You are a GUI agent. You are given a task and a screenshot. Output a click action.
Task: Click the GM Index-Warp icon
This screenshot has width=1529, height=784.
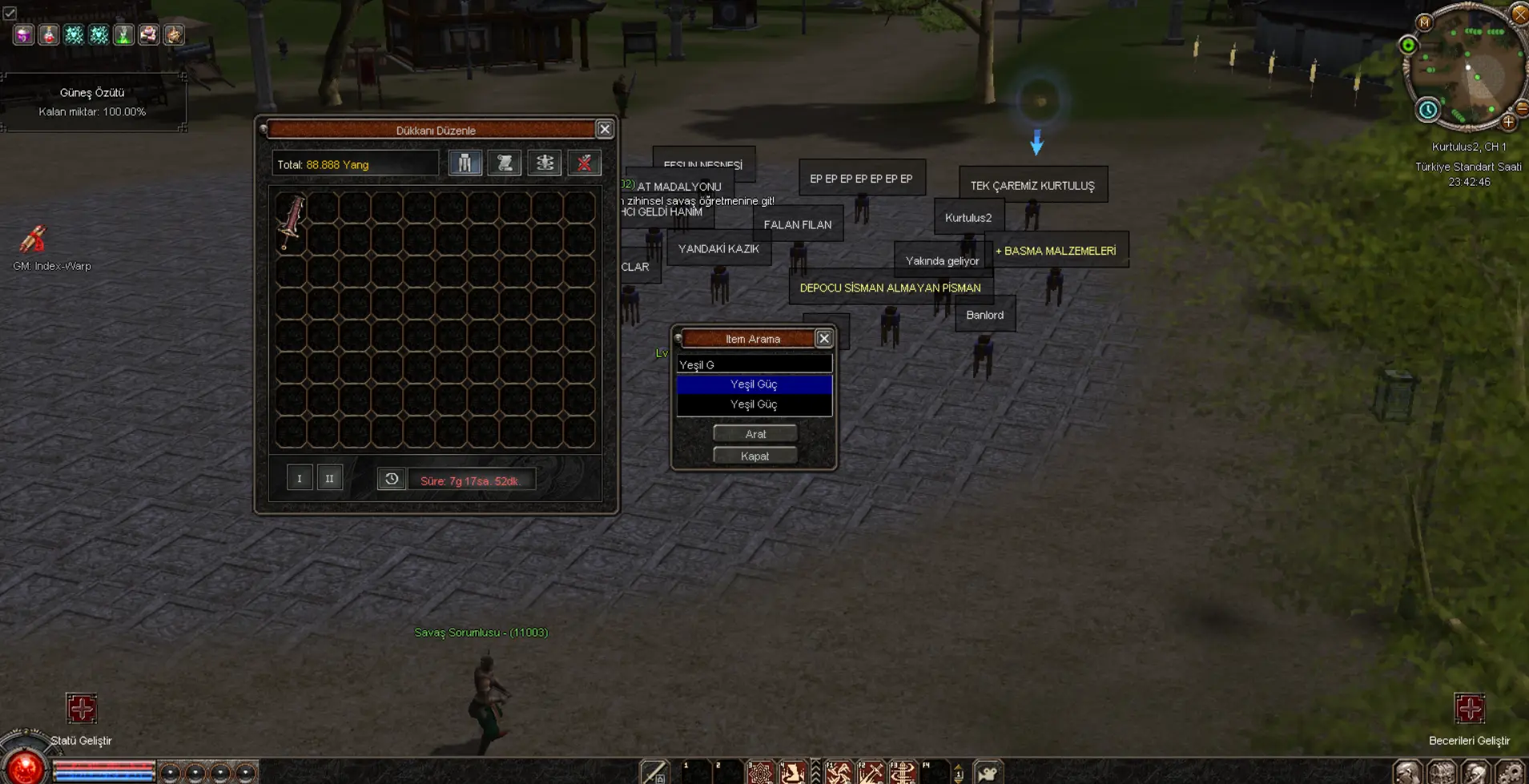point(34,239)
